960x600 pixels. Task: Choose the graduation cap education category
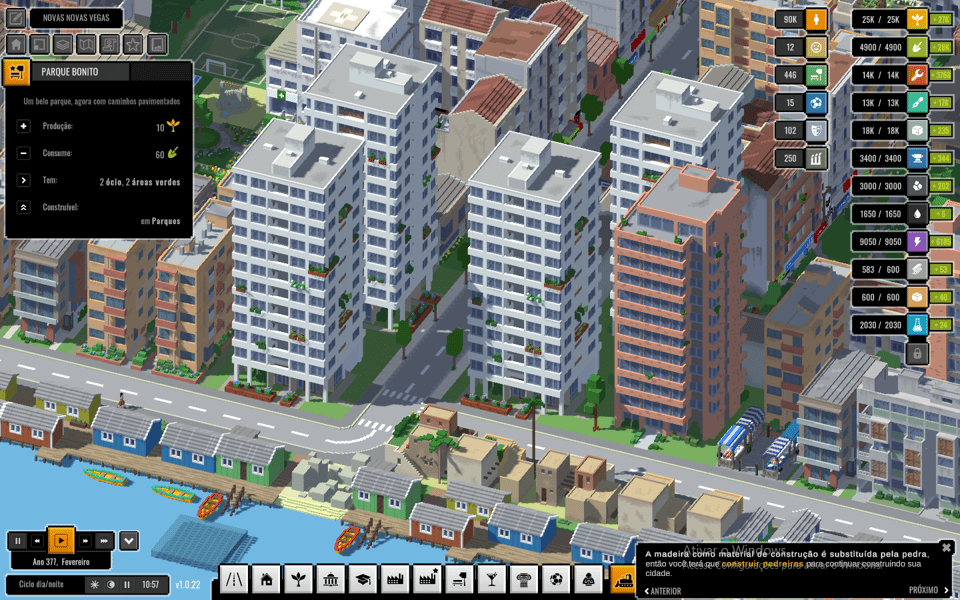point(363,579)
